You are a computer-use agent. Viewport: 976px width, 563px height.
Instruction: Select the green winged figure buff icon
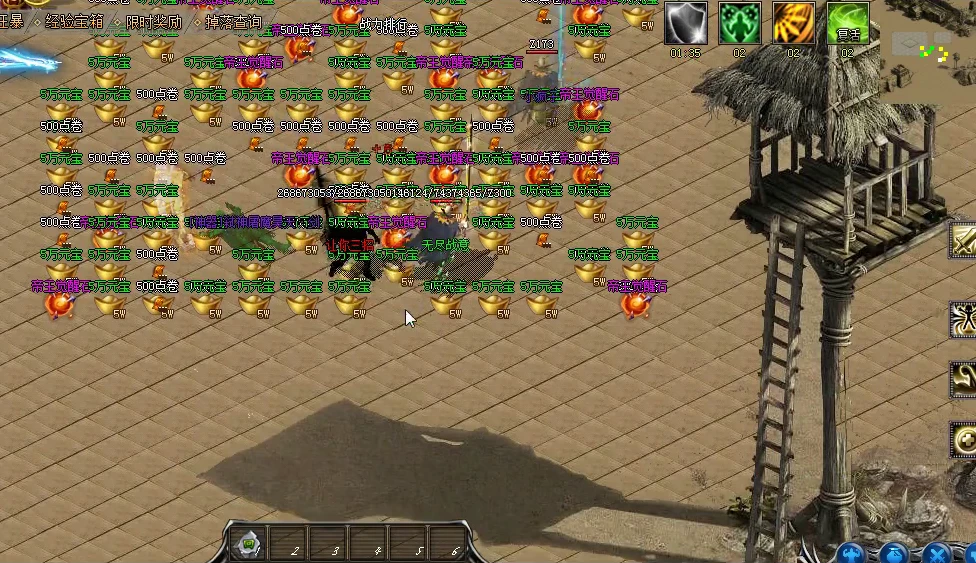pyautogui.click(x=739, y=23)
